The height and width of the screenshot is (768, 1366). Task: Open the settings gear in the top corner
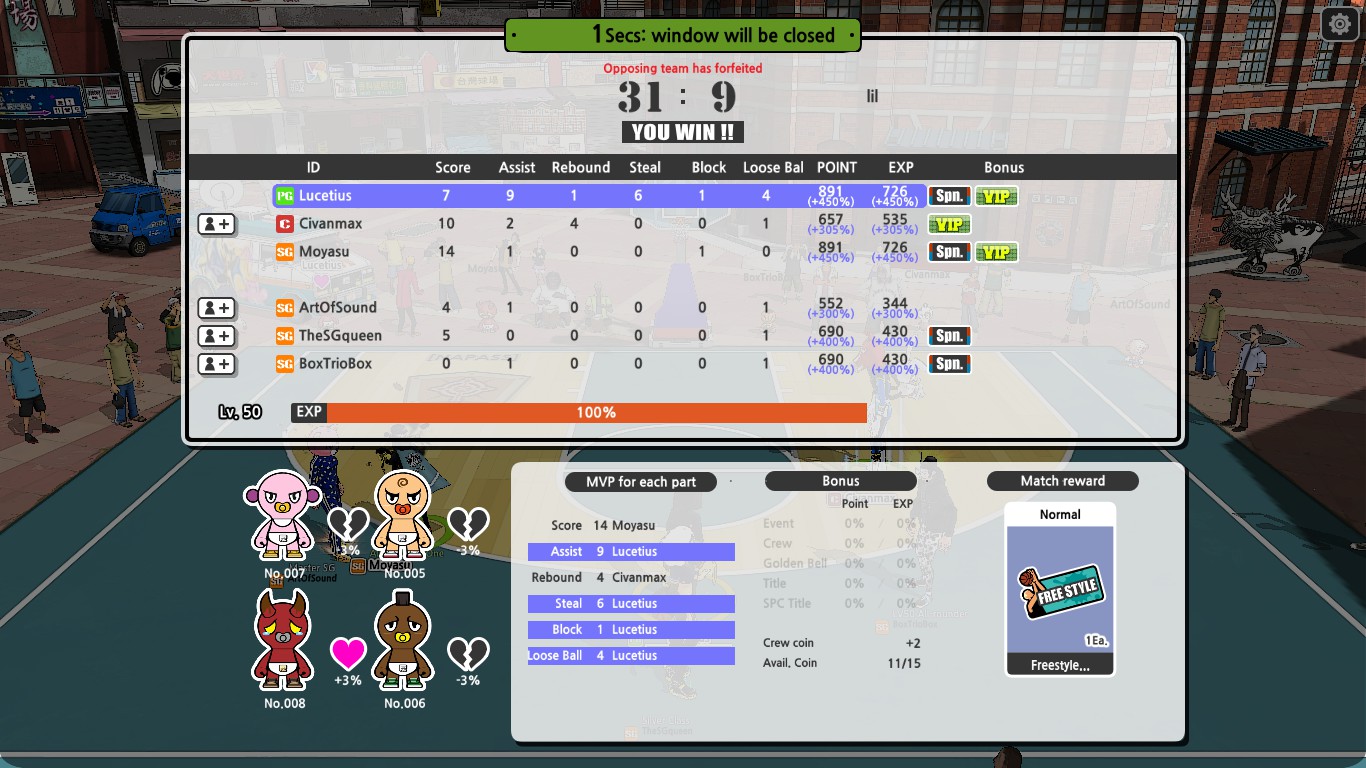pyautogui.click(x=1339, y=23)
